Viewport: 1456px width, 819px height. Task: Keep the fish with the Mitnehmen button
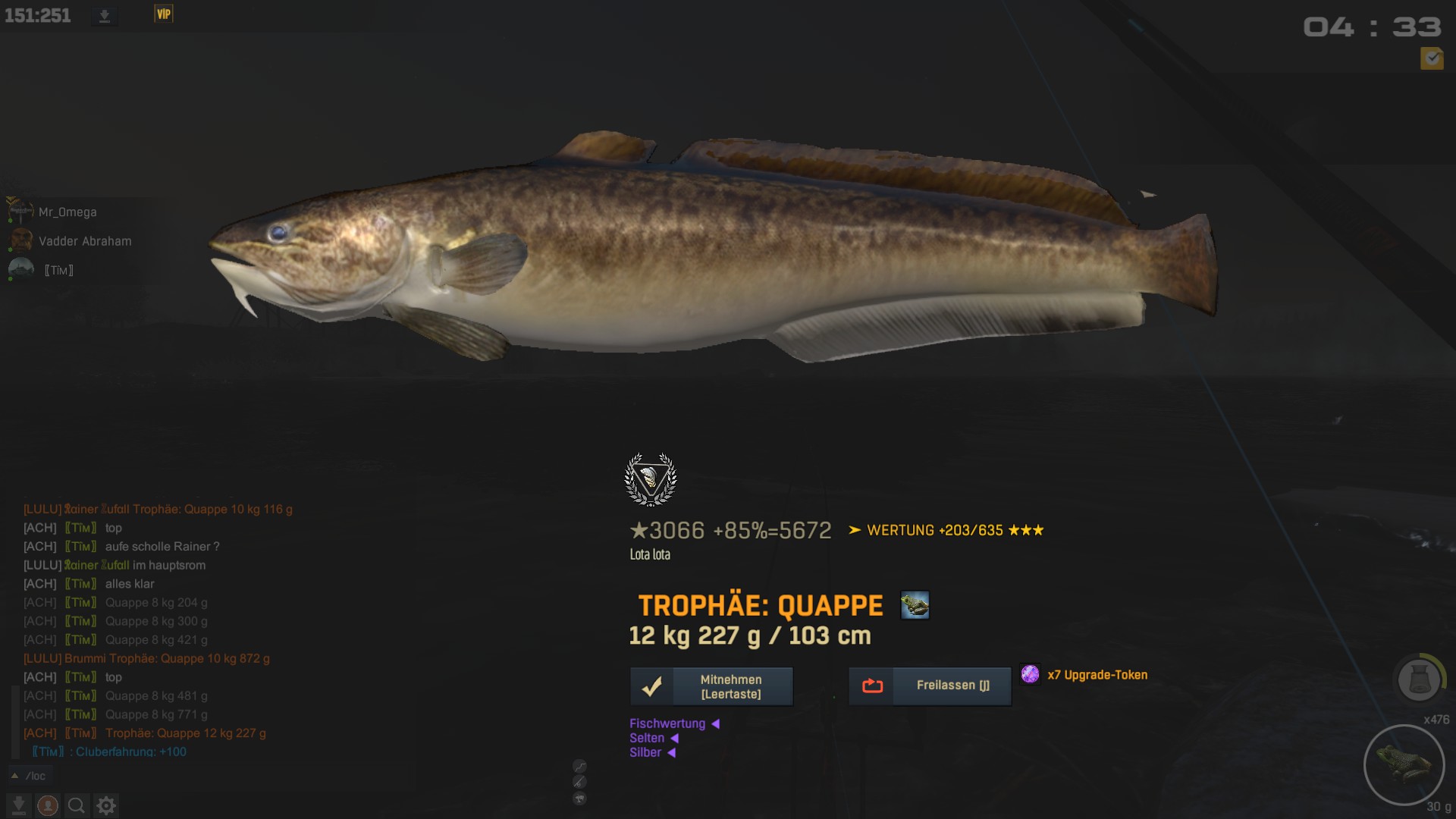point(711,686)
